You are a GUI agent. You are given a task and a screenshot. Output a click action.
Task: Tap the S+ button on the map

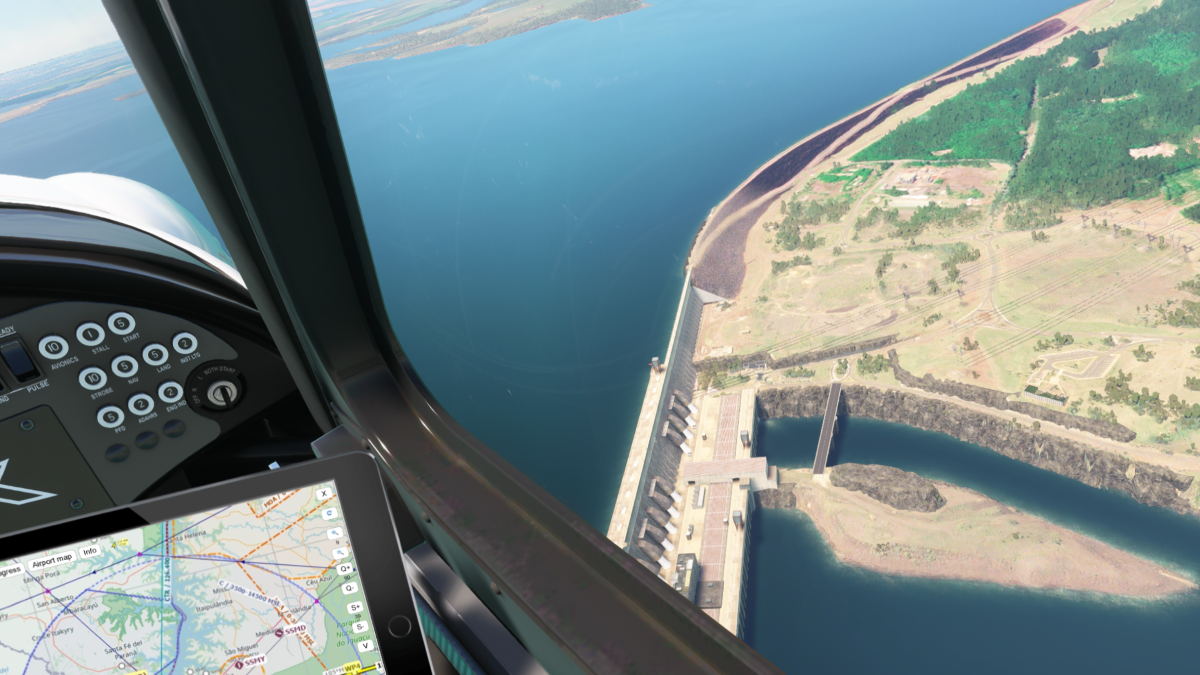[354, 607]
